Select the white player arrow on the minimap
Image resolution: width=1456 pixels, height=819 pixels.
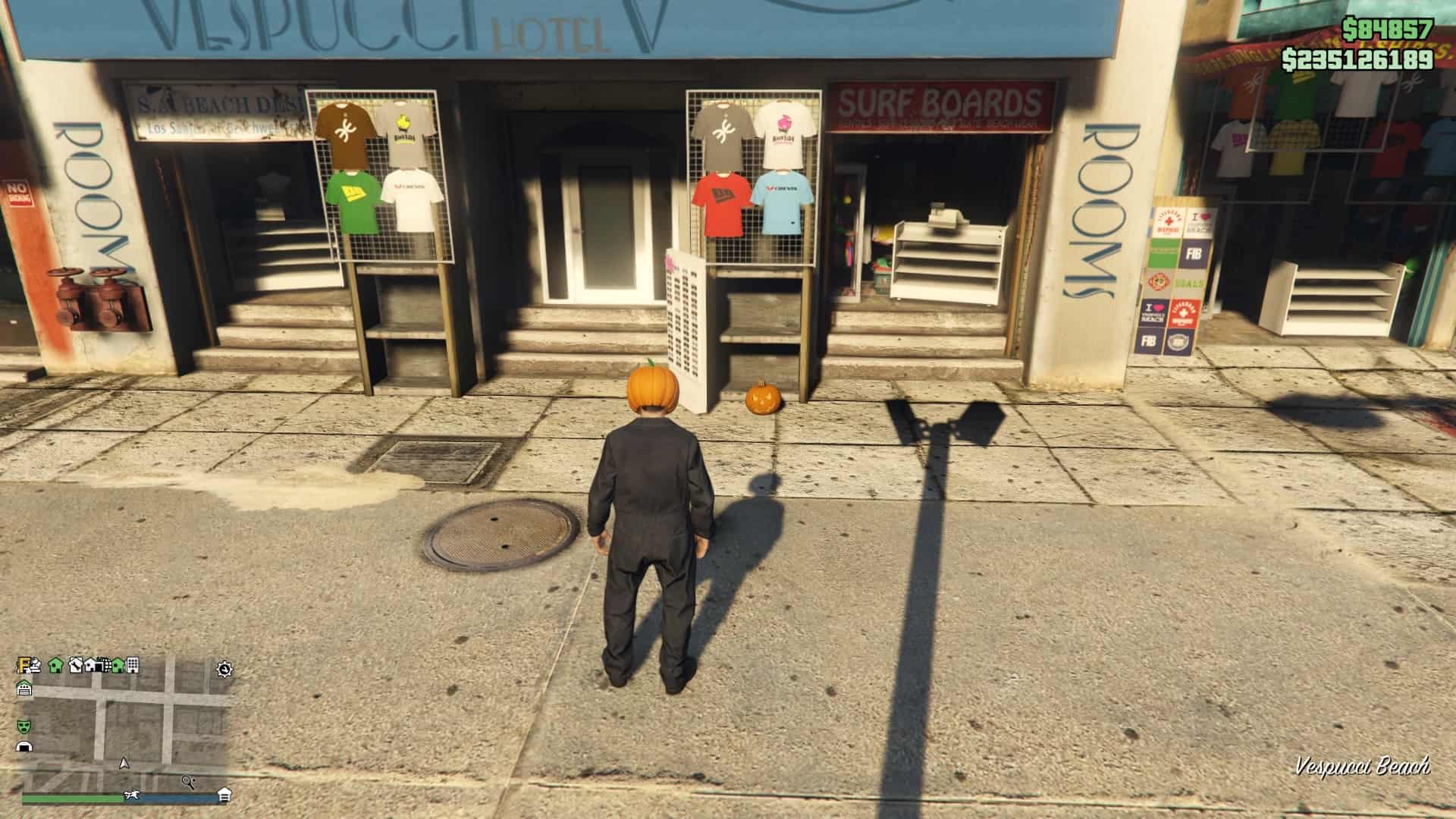click(124, 764)
